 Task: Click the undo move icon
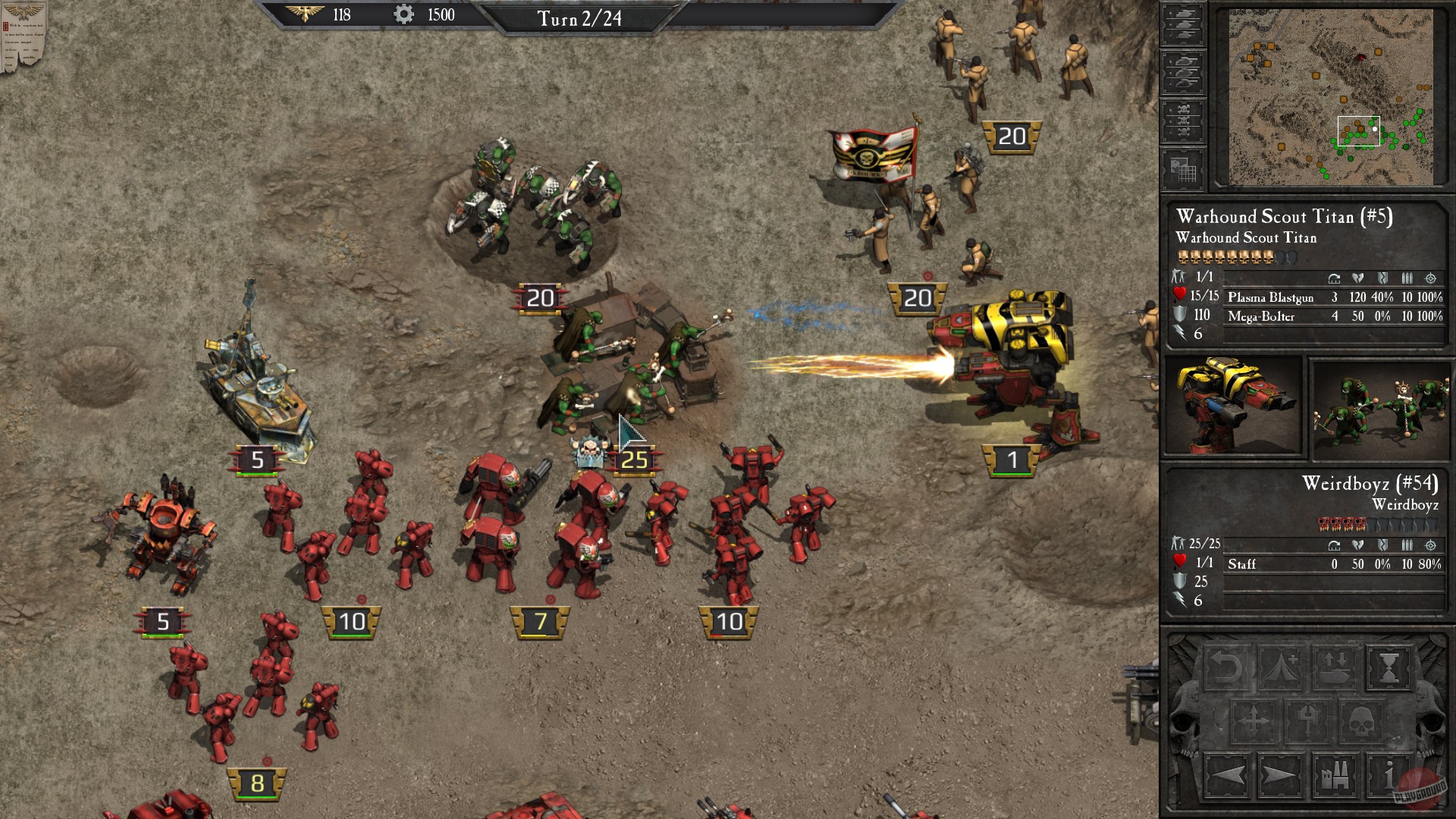[1228, 666]
